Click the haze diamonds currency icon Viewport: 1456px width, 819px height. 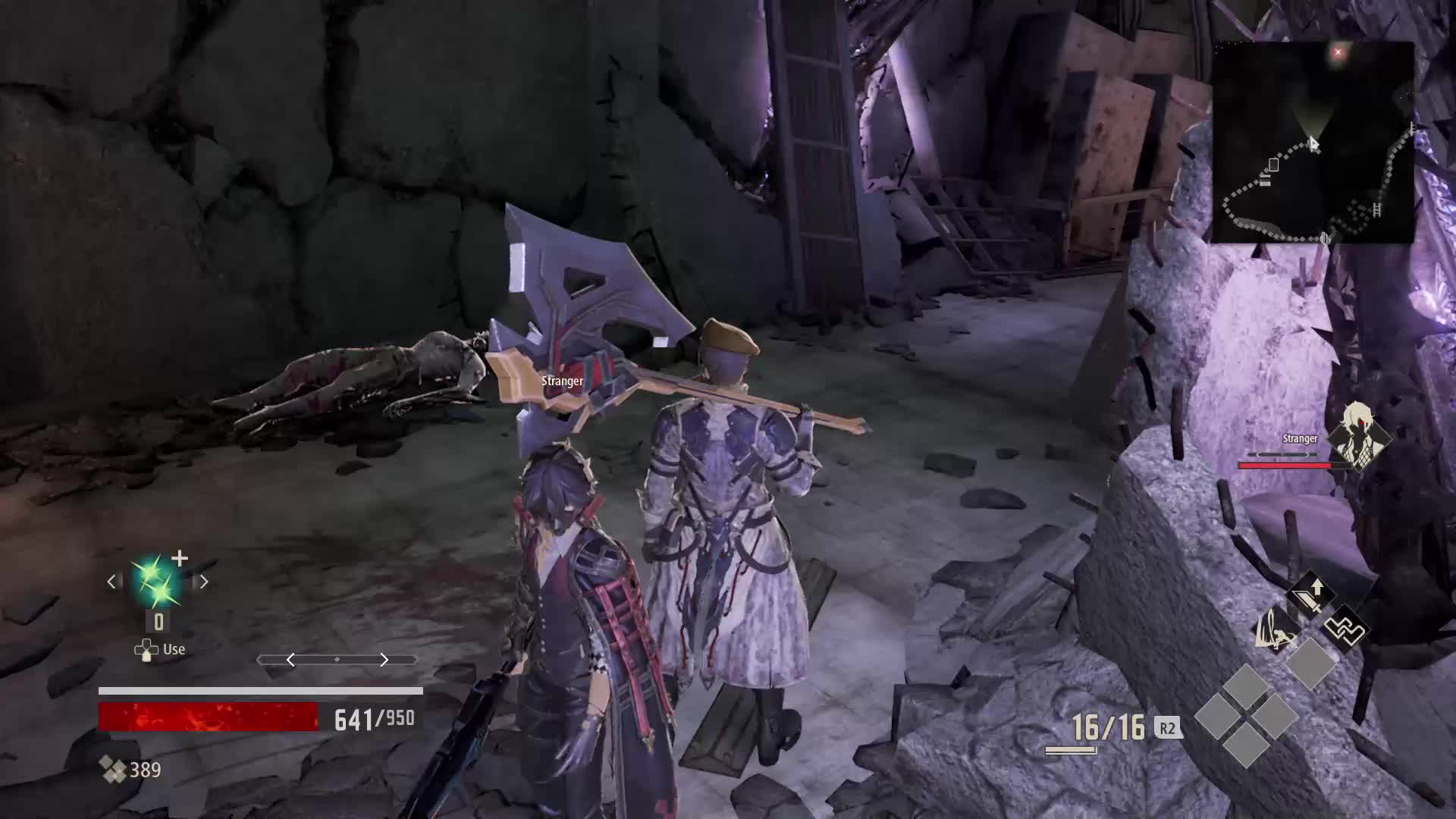114,770
